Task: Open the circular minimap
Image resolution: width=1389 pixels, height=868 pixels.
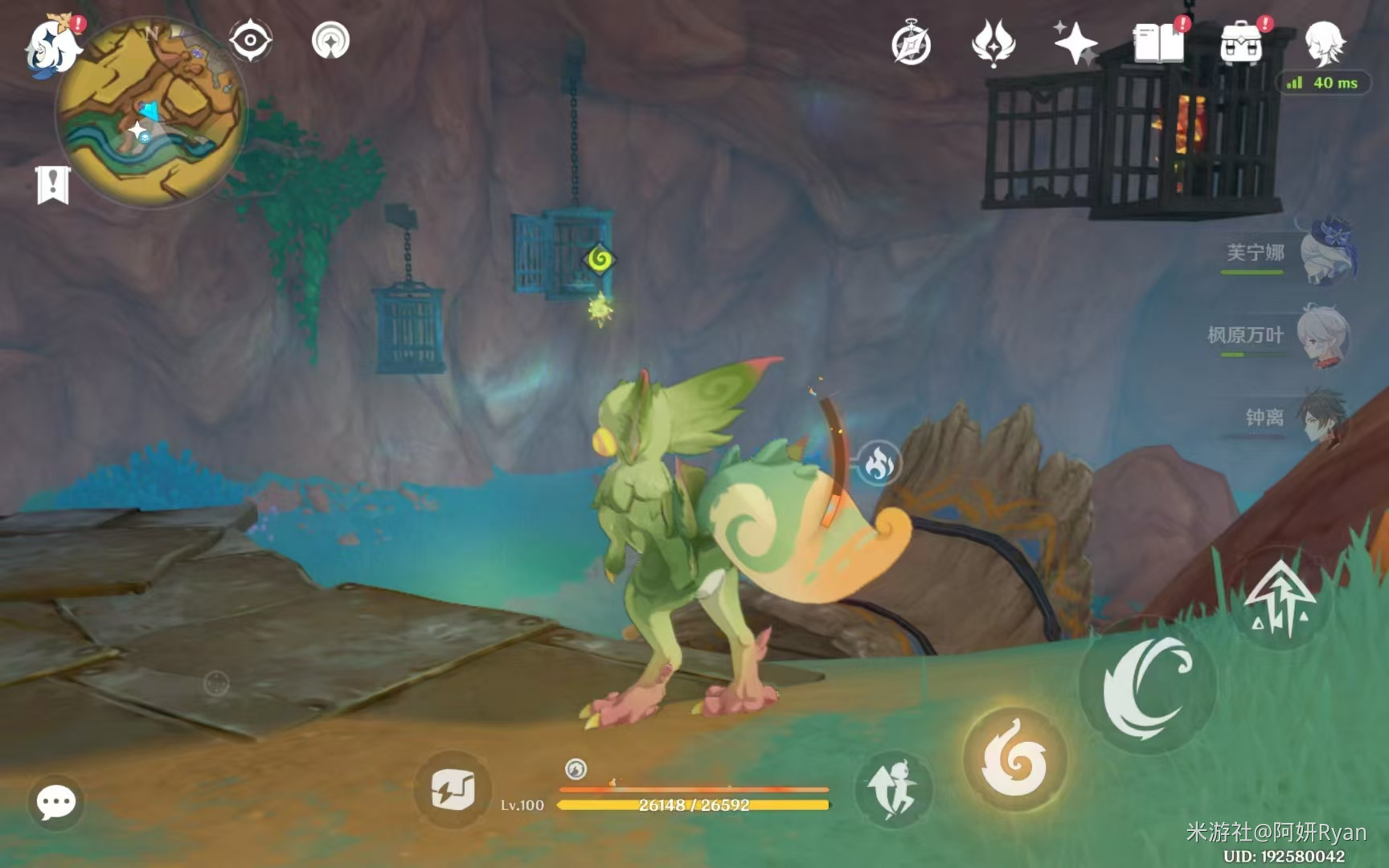Action: (151, 113)
